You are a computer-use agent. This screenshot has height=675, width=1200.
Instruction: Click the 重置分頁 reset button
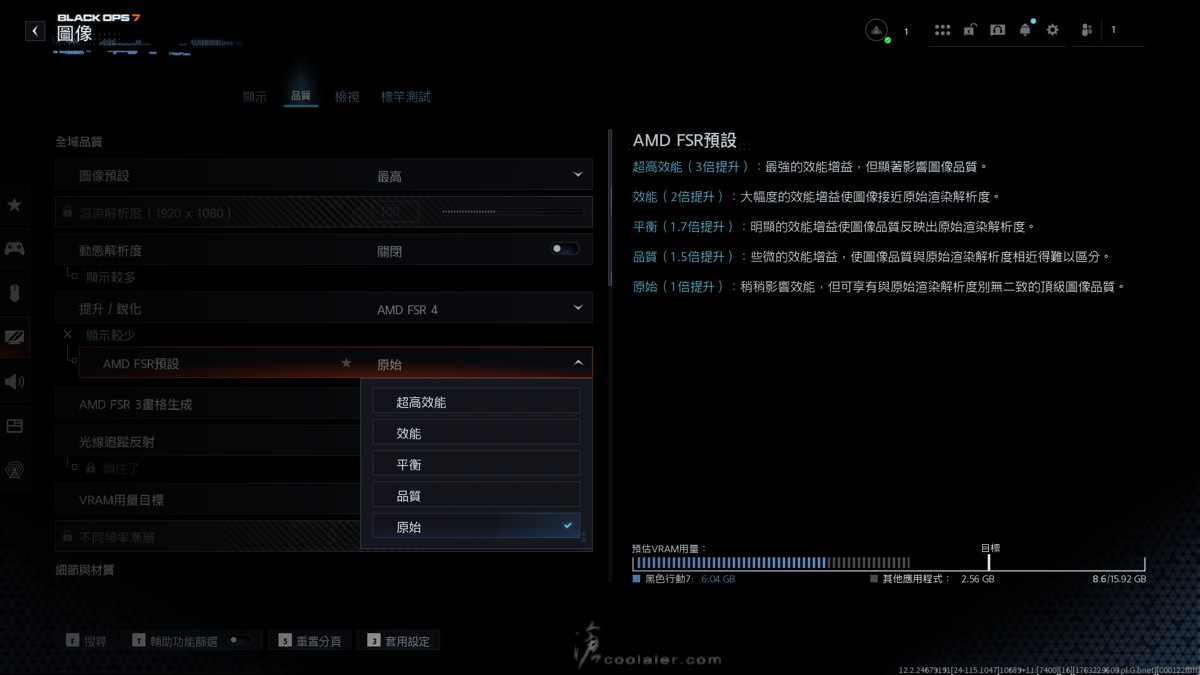(x=311, y=641)
